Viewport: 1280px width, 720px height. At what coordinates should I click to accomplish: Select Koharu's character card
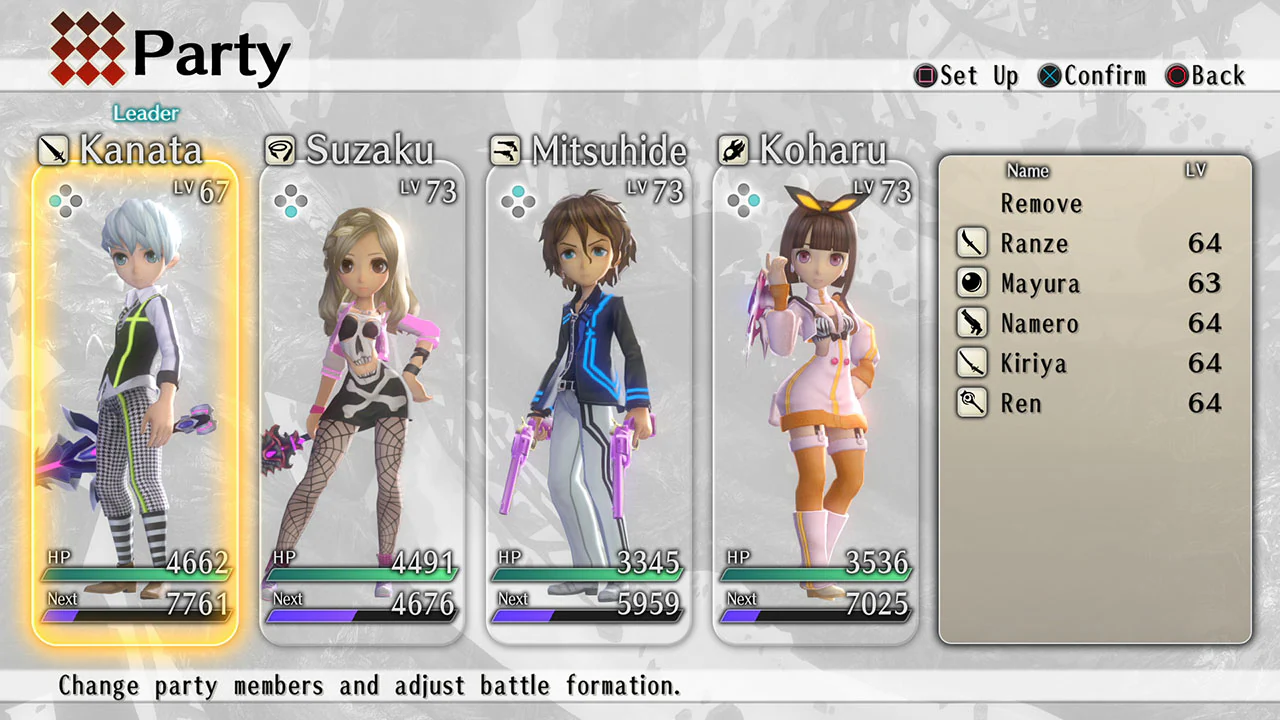[814, 400]
